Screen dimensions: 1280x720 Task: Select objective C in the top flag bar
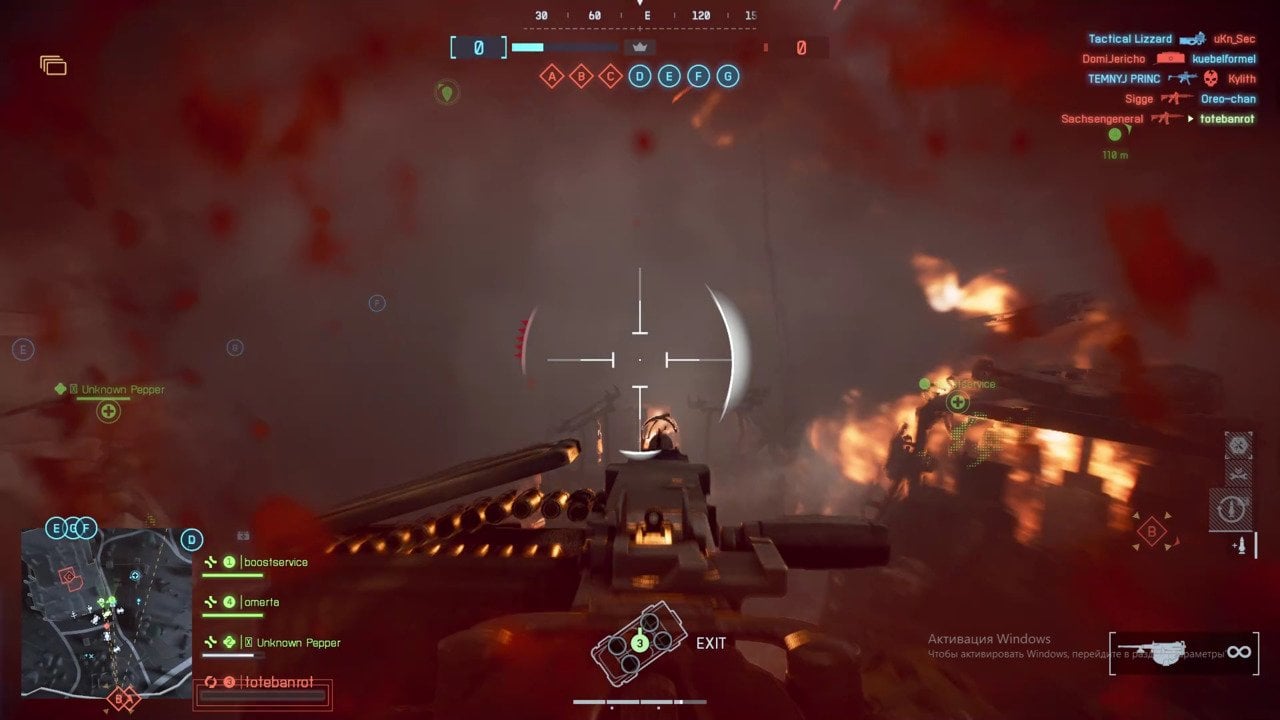click(x=610, y=76)
